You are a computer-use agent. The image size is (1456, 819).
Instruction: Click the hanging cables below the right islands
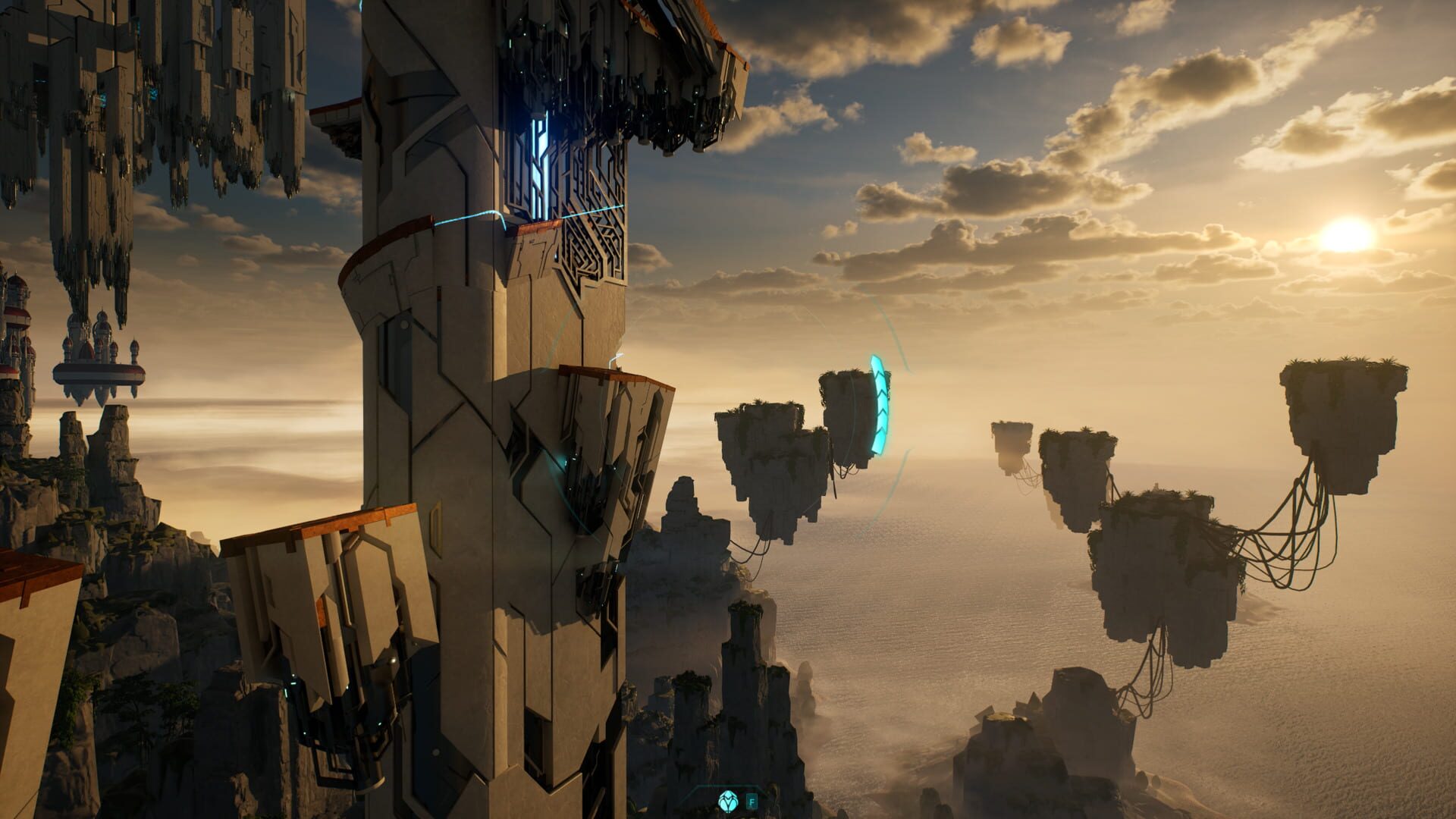(x=1289, y=554)
